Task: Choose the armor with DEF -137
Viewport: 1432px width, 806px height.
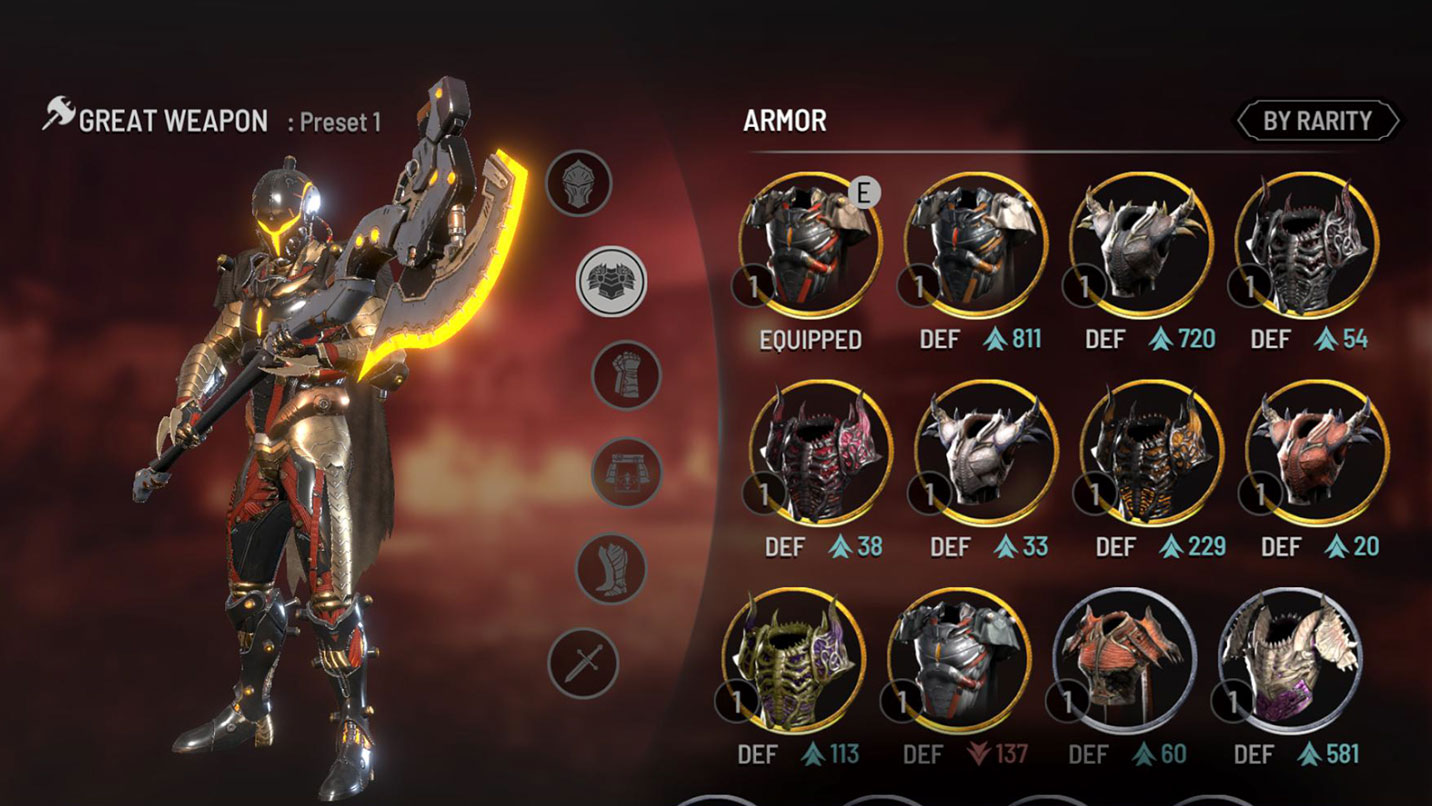Action: pos(960,660)
